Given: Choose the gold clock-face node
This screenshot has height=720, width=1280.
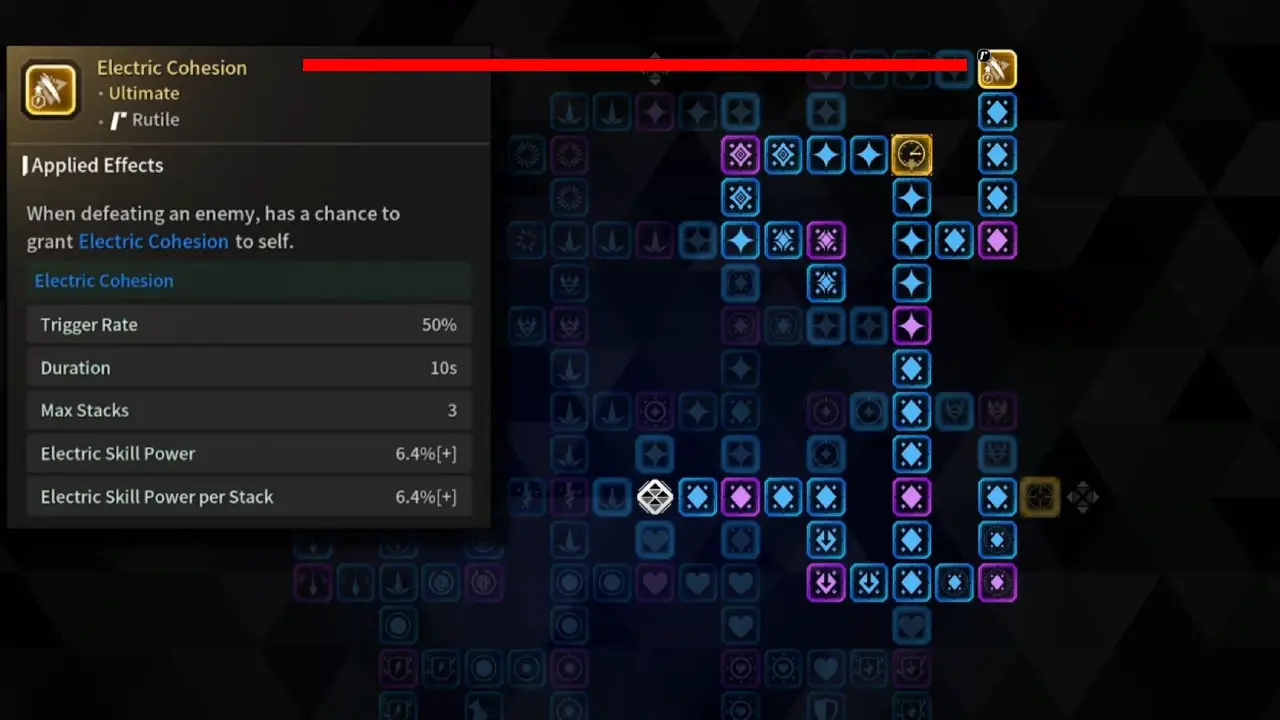Looking at the screenshot, I should click(911, 155).
